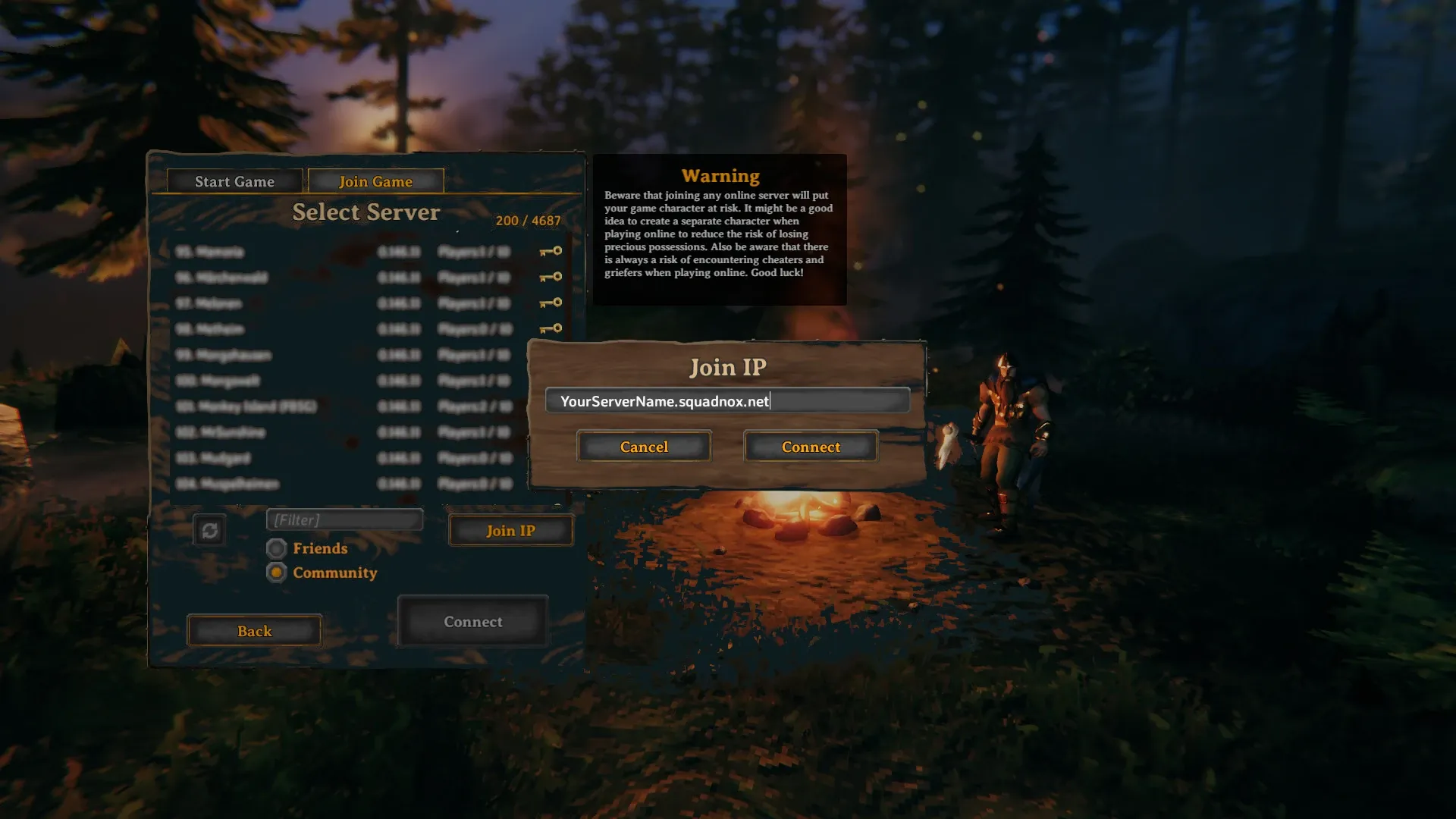
Task: Click the greyed-out Connect button under the server list
Action: click(472, 622)
